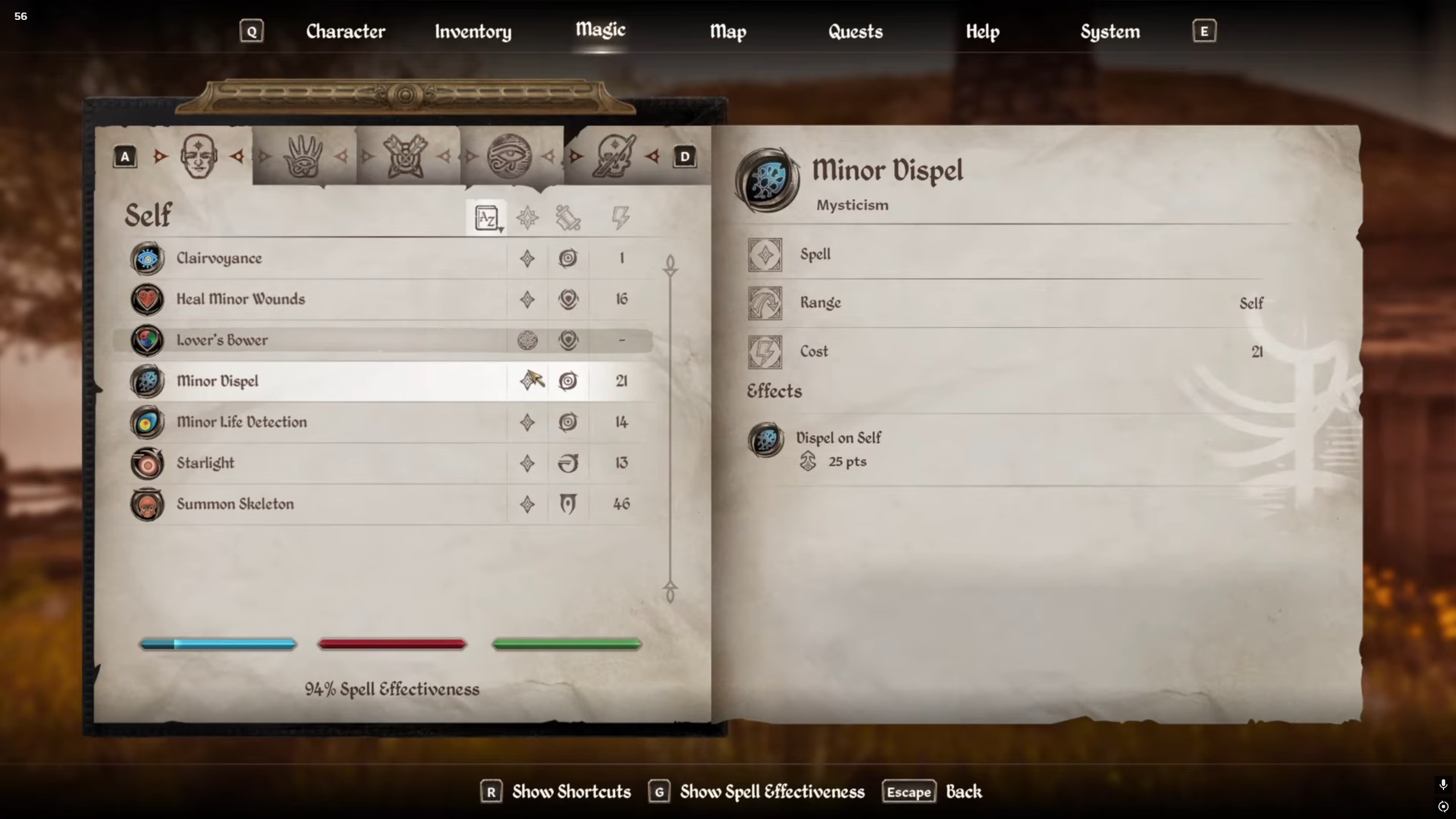This screenshot has width=1456, height=819.
Task: Open the Character tab
Action: (345, 31)
